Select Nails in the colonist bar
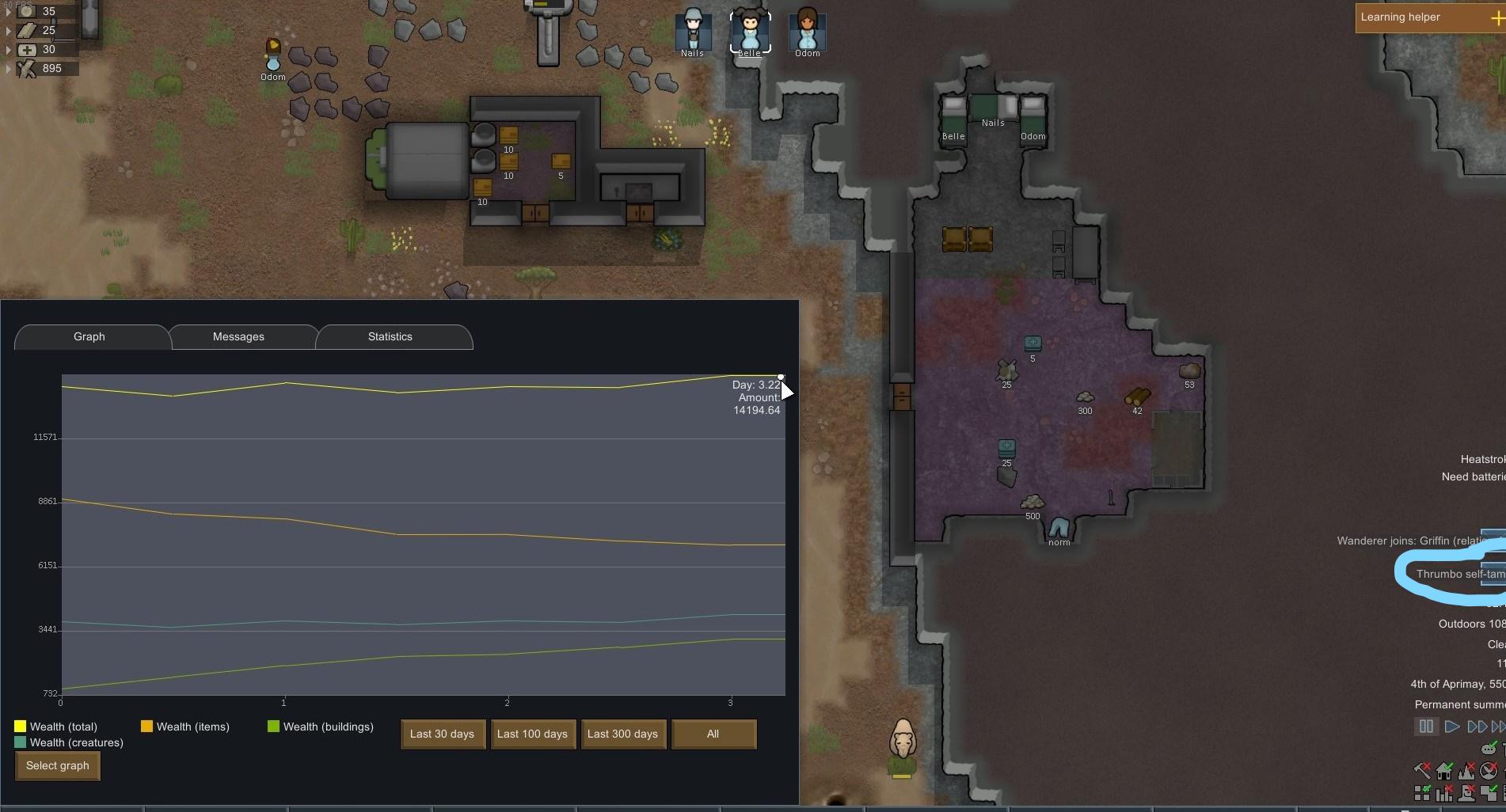 692,32
